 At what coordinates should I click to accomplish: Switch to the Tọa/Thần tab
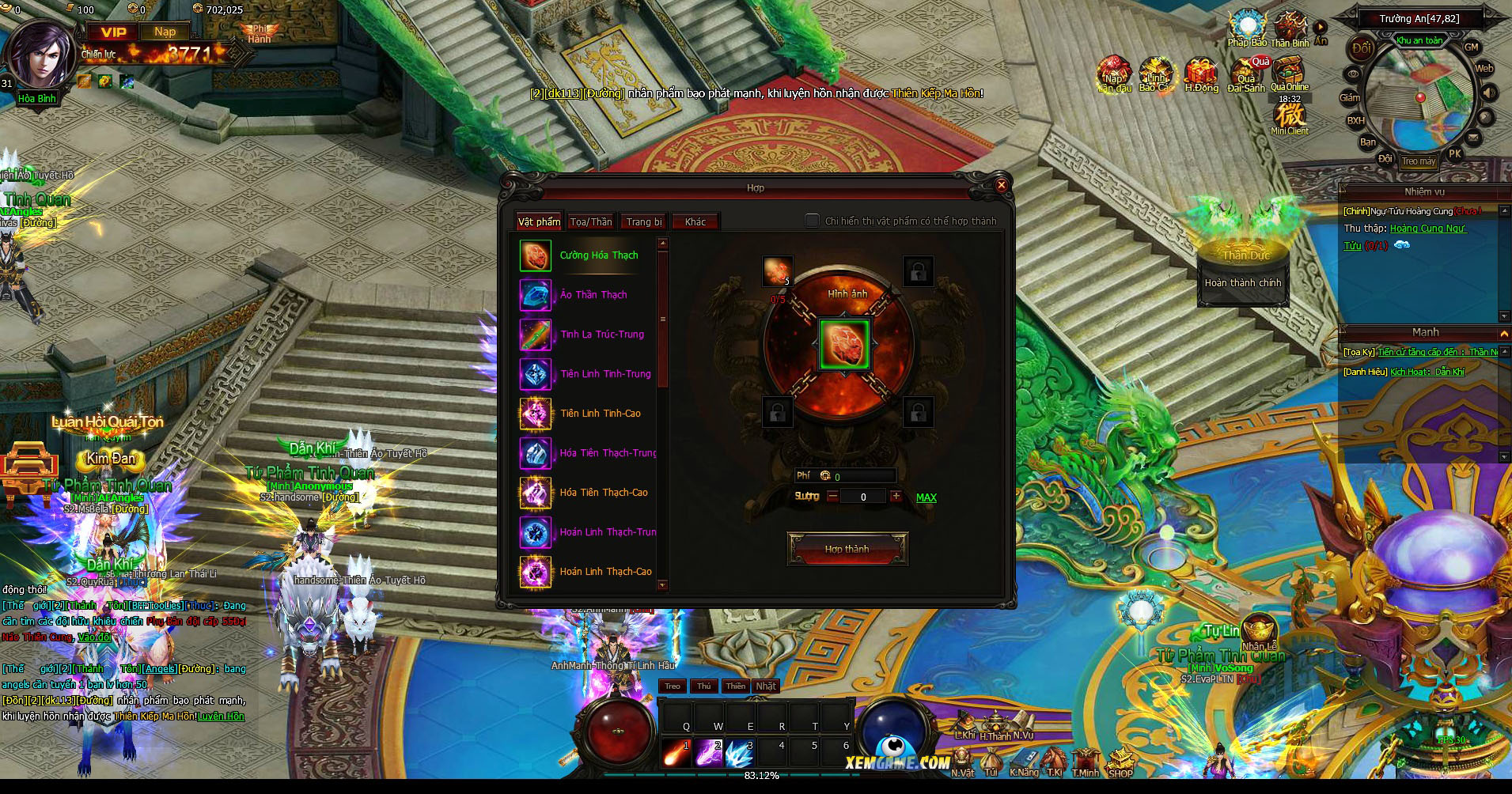click(x=590, y=222)
